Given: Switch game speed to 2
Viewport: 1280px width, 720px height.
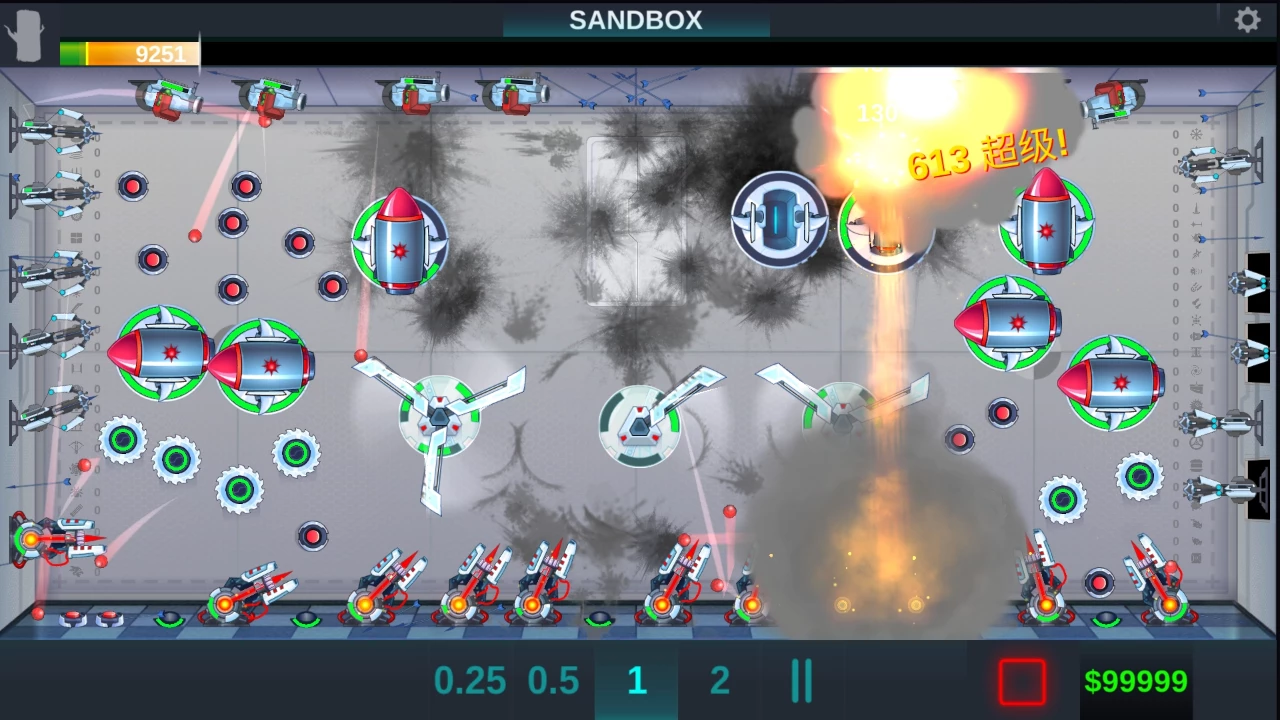Looking at the screenshot, I should (720, 681).
